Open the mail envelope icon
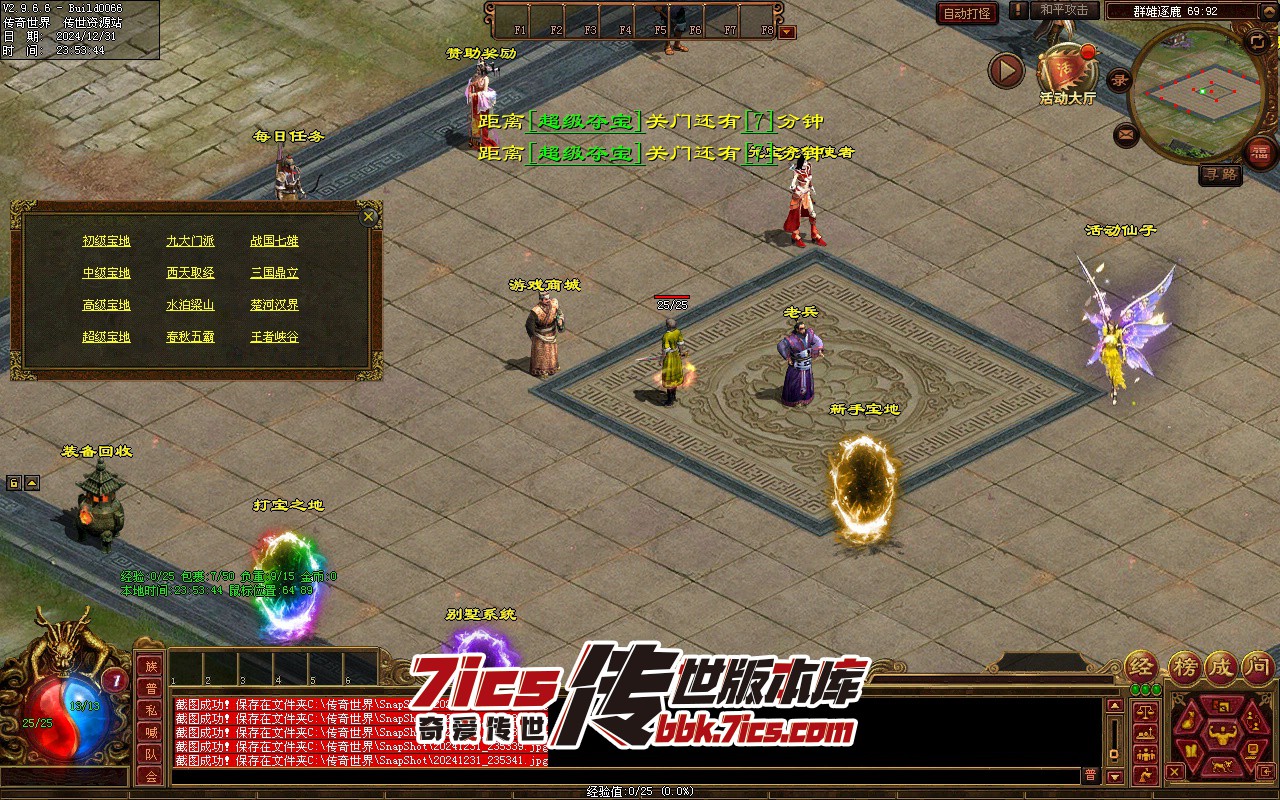1280x800 pixels. (x=1126, y=134)
